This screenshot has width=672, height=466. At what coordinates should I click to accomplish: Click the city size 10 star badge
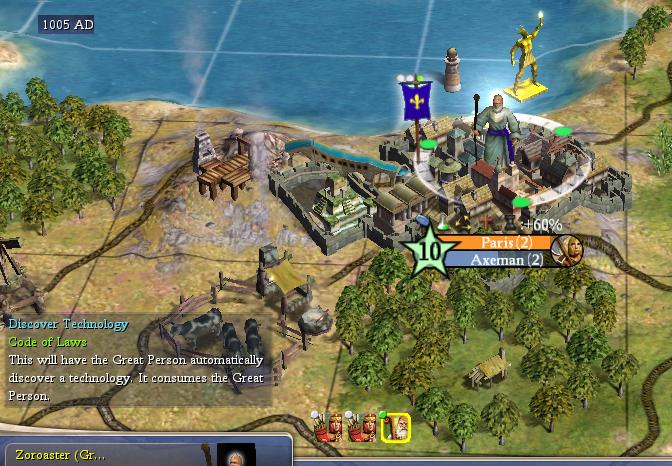click(428, 251)
